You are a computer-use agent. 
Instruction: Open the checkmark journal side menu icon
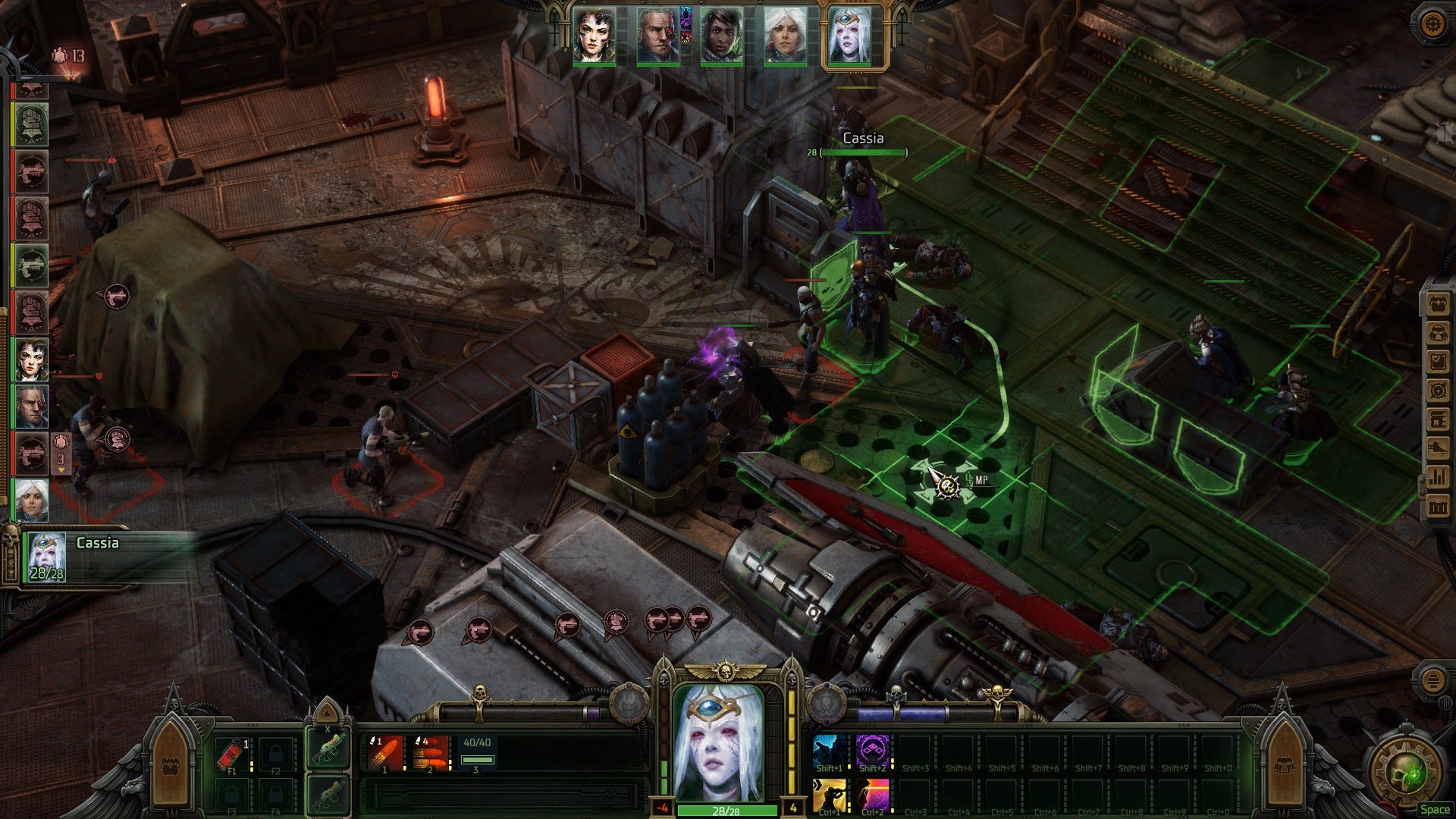click(x=1438, y=362)
